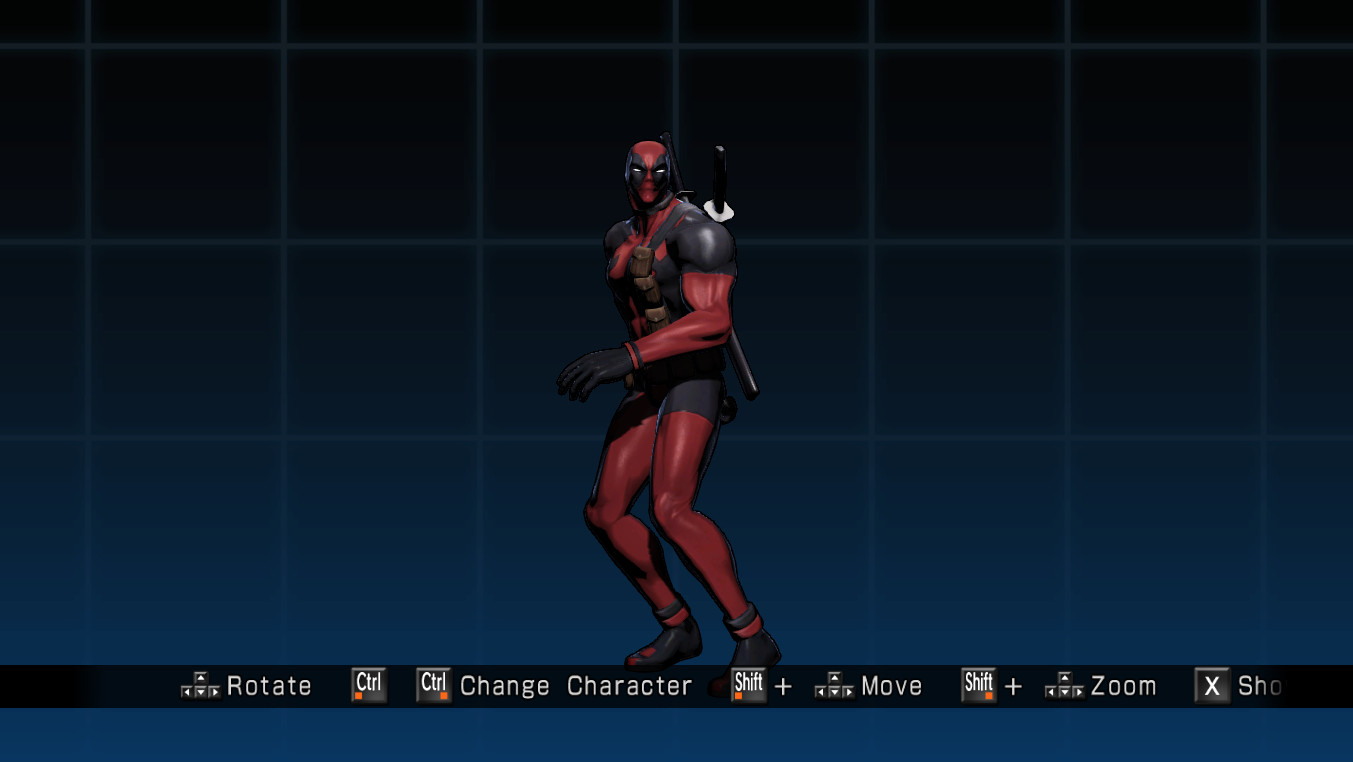Viewport: 1353px width, 762px height.
Task: Click the Shift key icon before Zoom
Action: point(978,686)
